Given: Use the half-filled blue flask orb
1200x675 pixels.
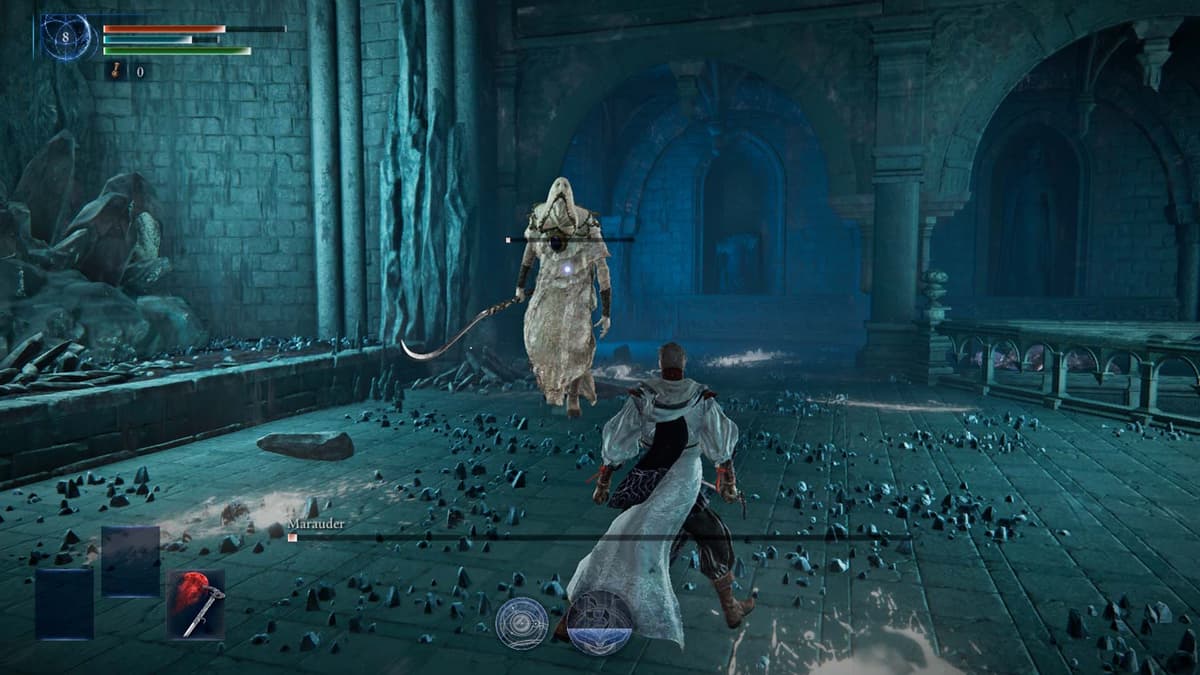Looking at the screenshot, I should [600, 622].
